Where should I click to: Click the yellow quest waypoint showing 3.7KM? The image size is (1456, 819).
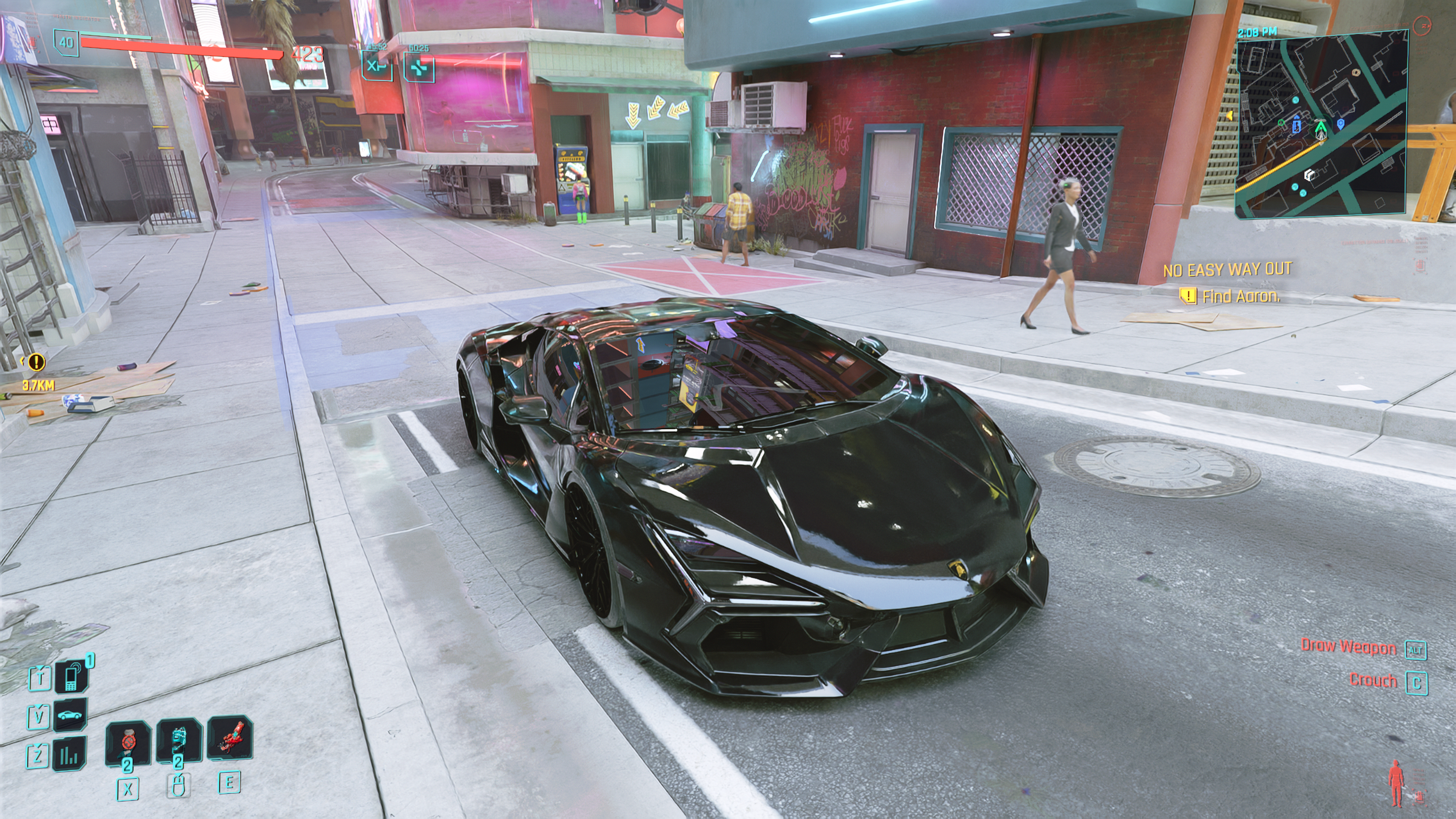[36, 361]
